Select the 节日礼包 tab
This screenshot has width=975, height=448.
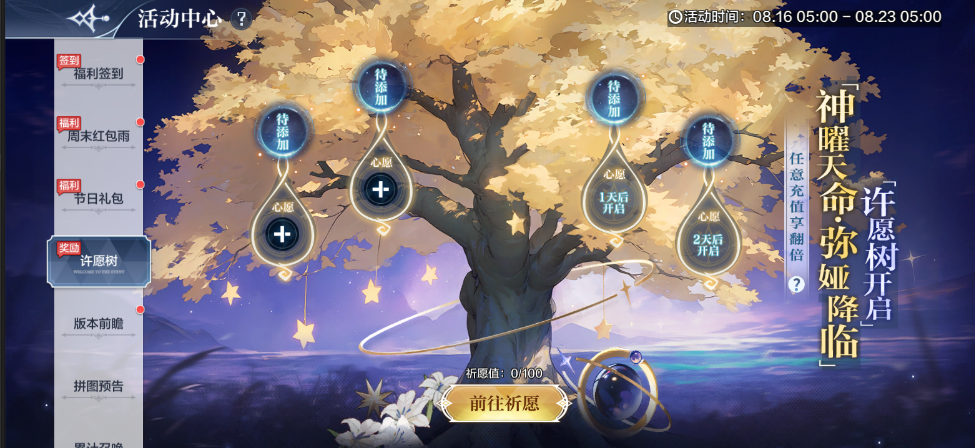pos(99,198)
